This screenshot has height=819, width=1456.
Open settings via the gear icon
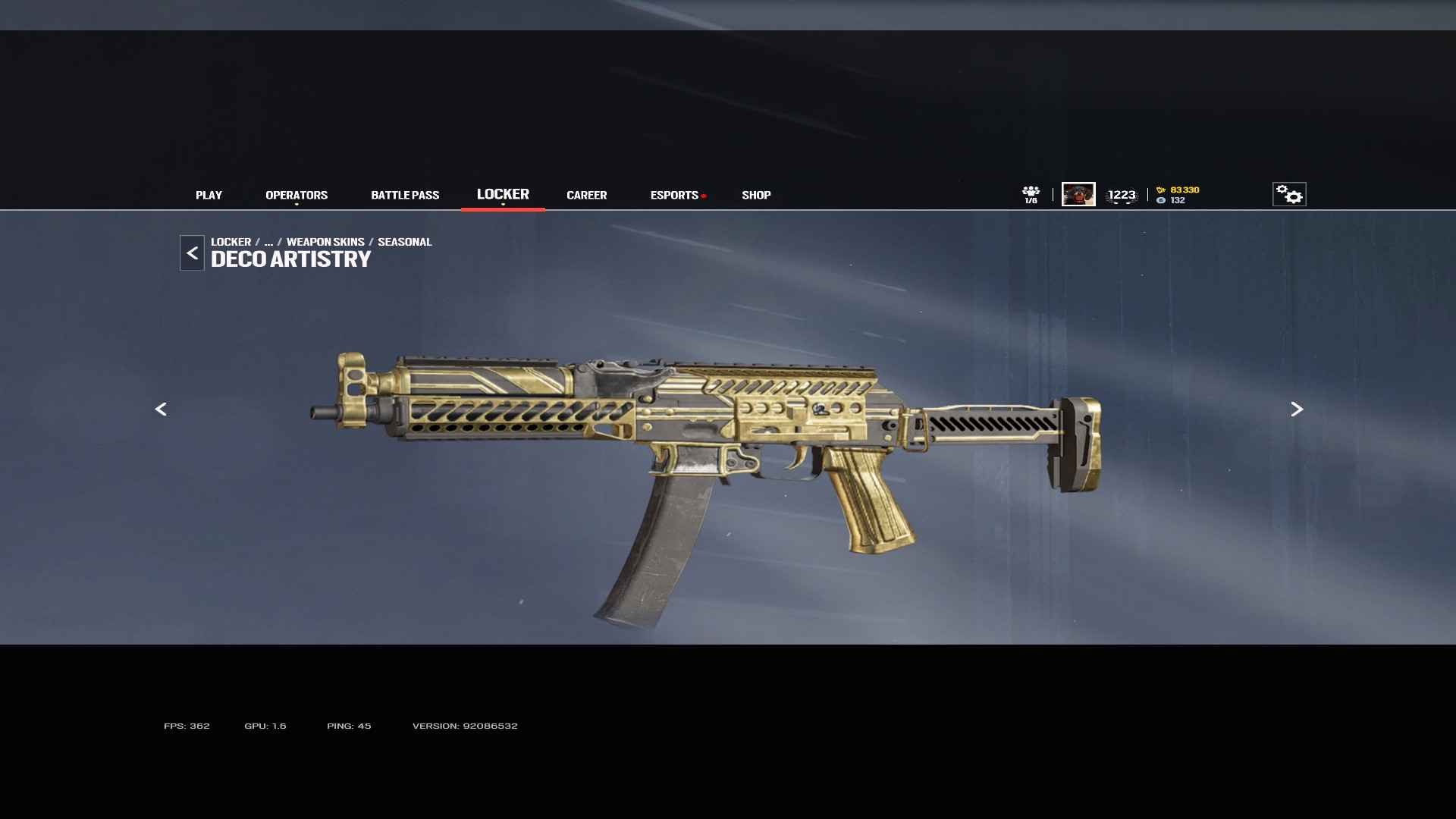pos(1289,194)
